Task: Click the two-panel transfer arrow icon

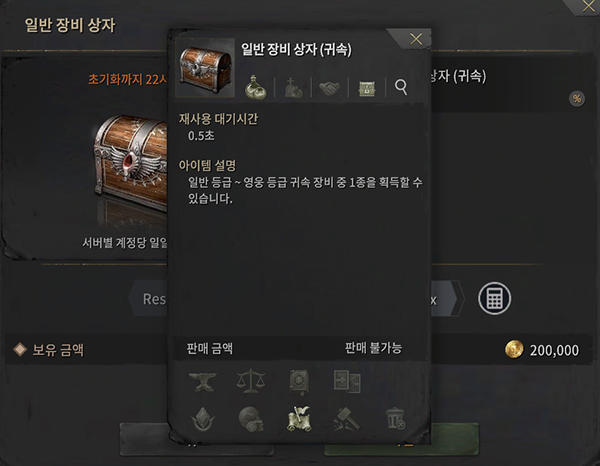Action: point(346,380)
